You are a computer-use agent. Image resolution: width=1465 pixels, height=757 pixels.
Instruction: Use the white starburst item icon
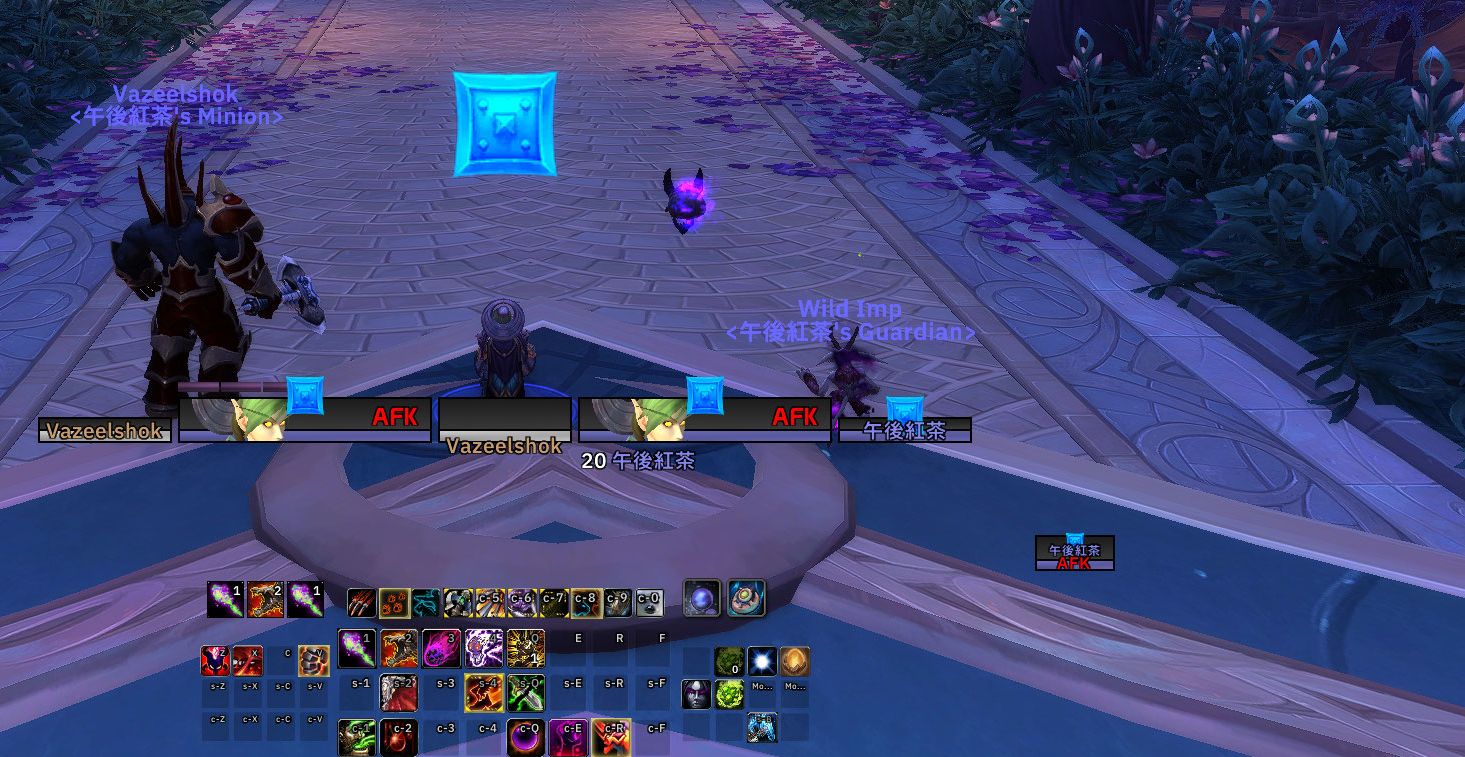click(762, 661)
